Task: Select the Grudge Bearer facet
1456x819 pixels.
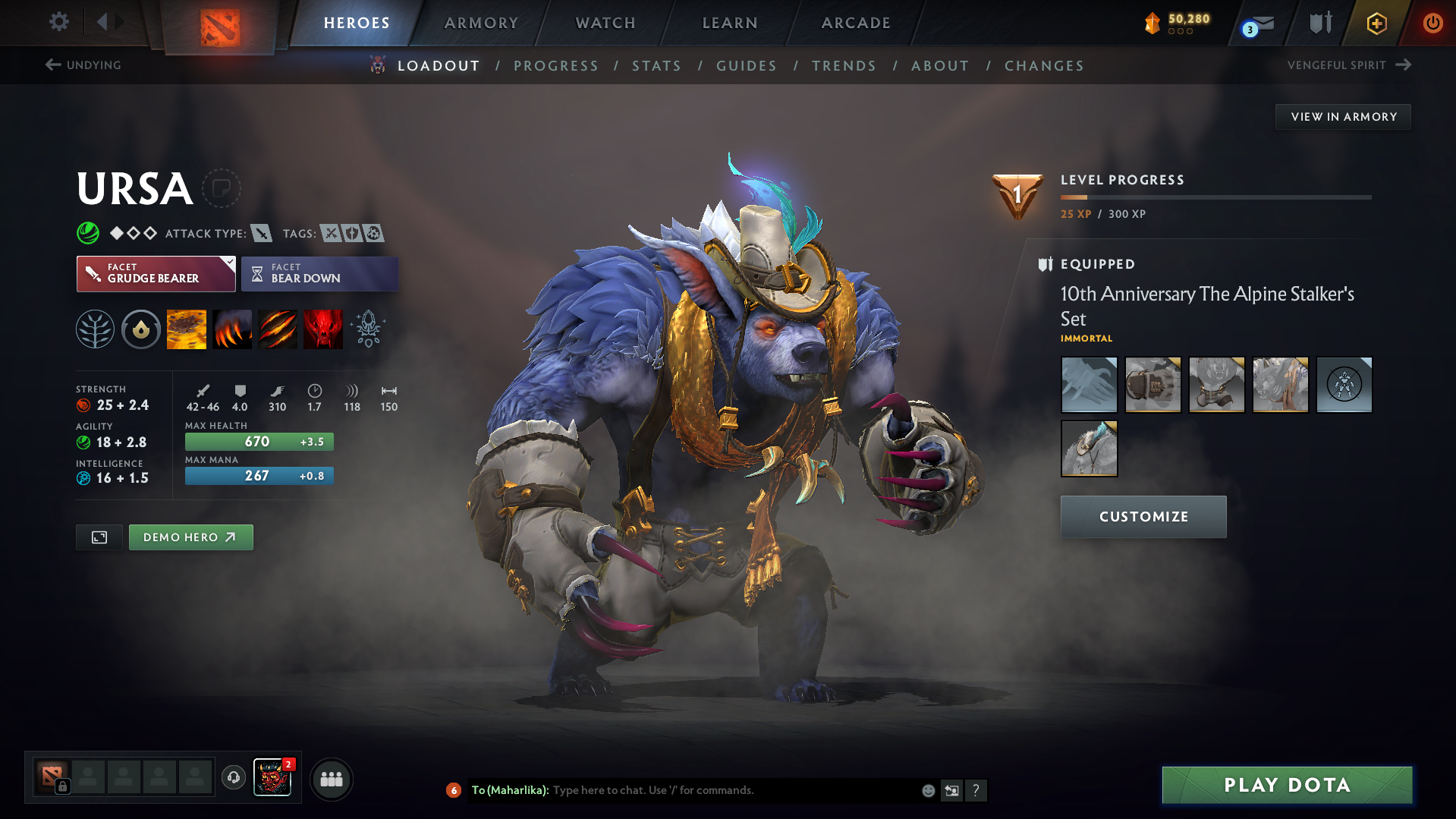Action: coord(156,273)
